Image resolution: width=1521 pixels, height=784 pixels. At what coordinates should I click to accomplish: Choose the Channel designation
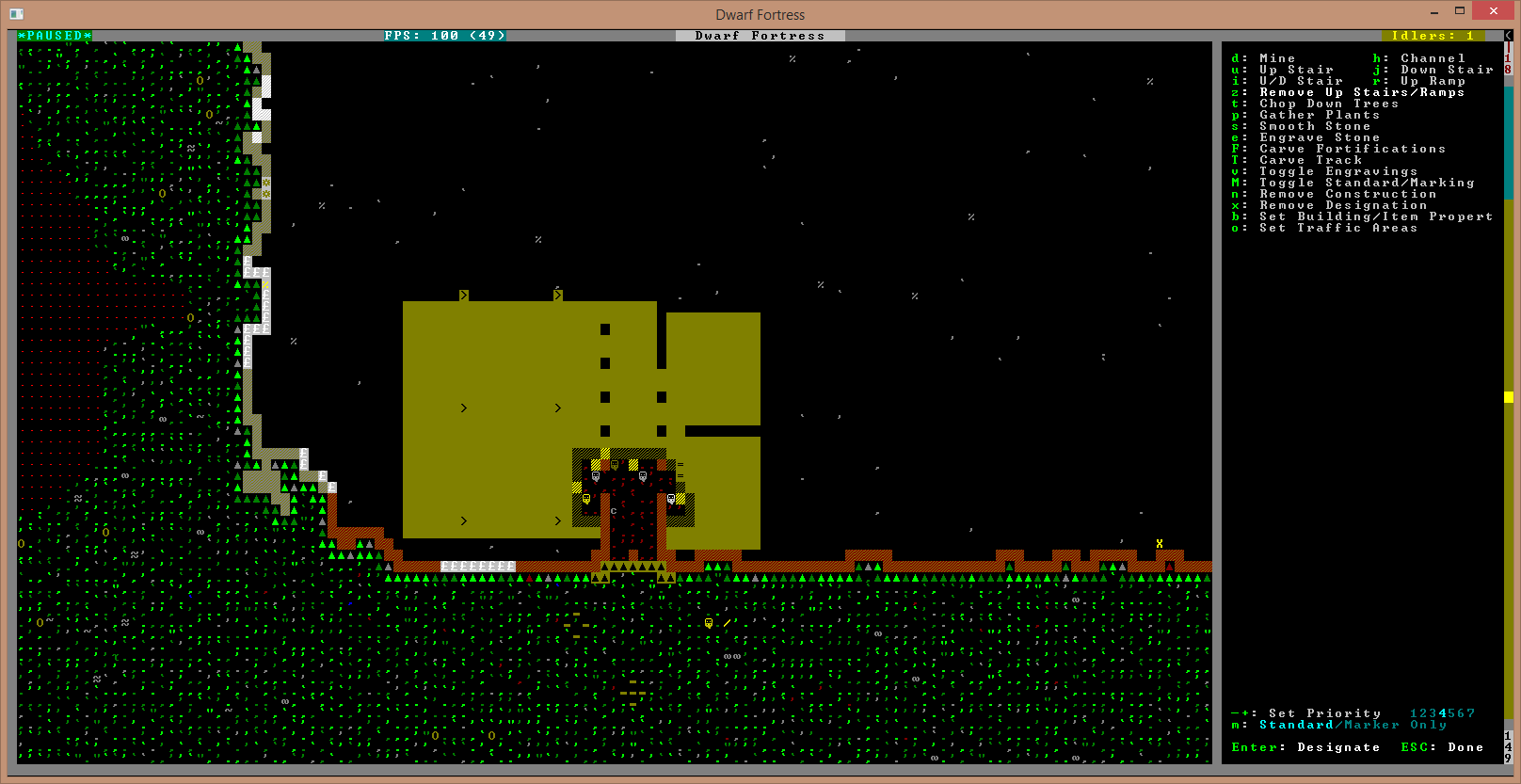coord(1433,58)
